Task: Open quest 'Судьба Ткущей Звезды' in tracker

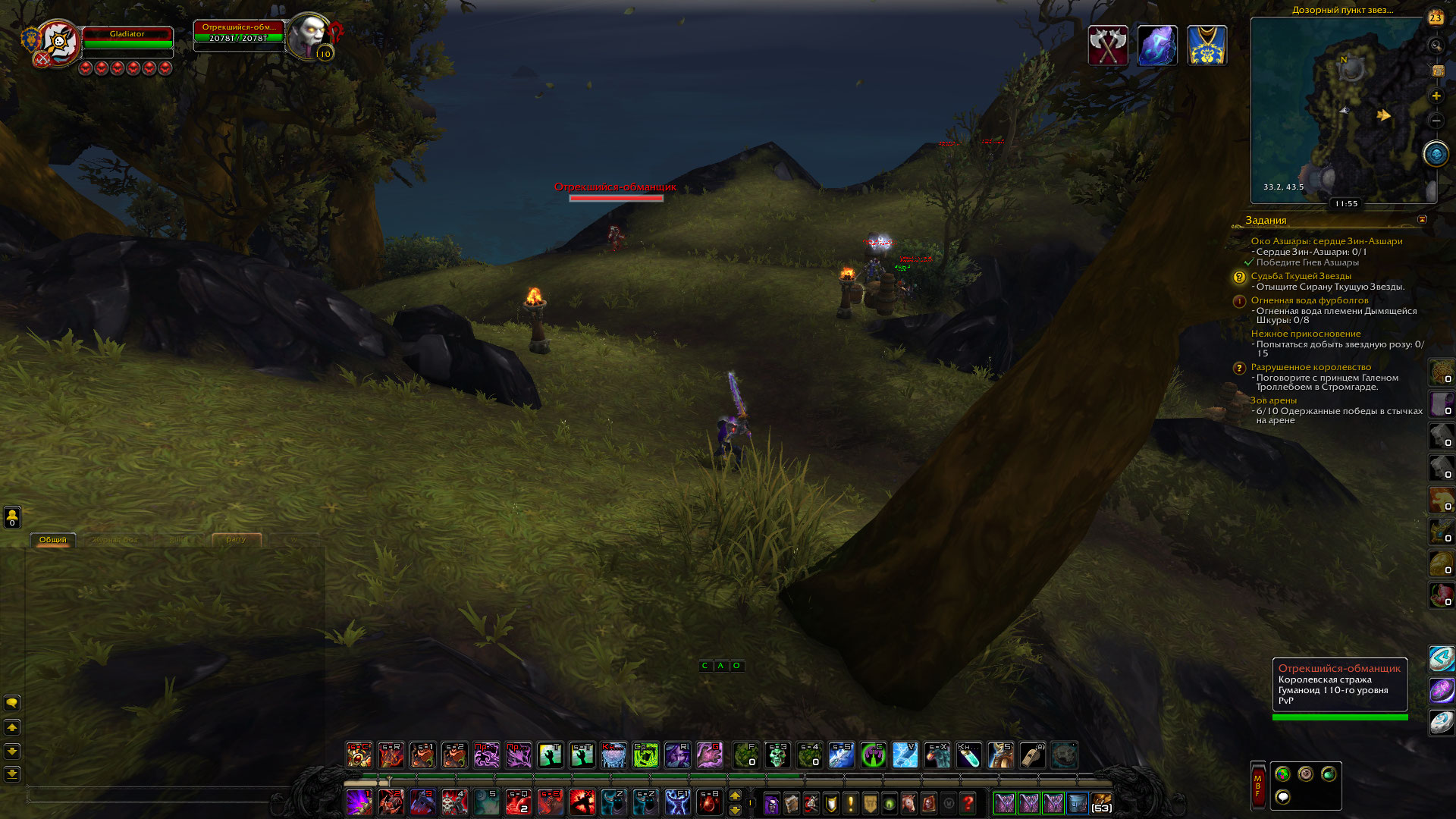Action: 1301,276
